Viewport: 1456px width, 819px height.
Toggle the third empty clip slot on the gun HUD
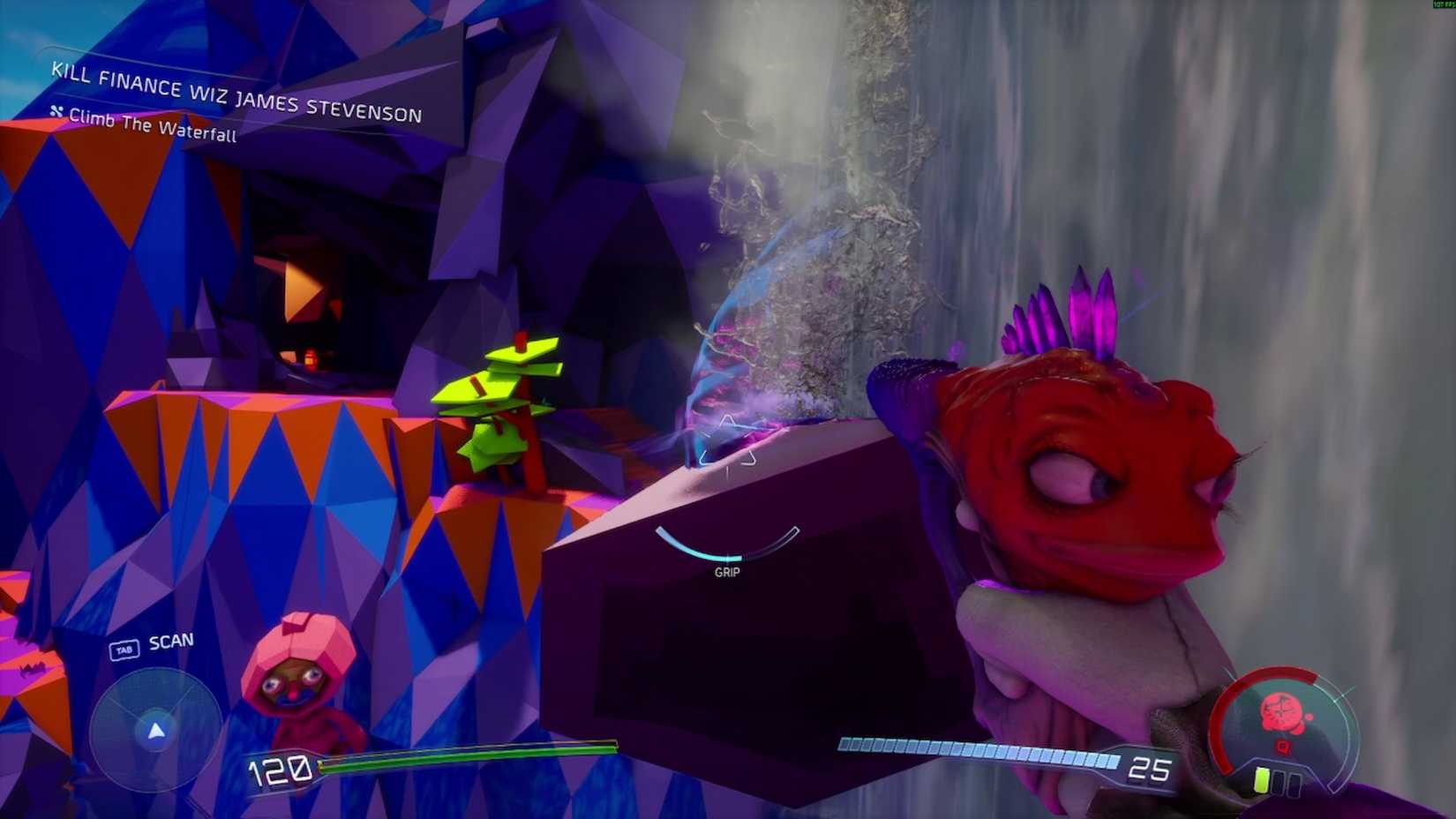1295,783
